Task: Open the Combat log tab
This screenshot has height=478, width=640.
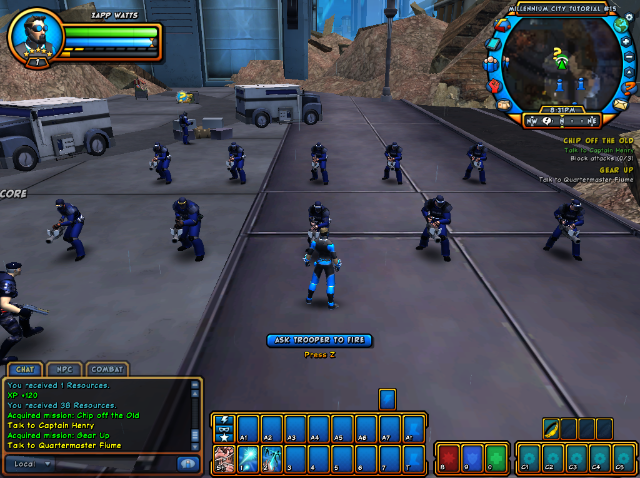Action: tap(106, 369)
